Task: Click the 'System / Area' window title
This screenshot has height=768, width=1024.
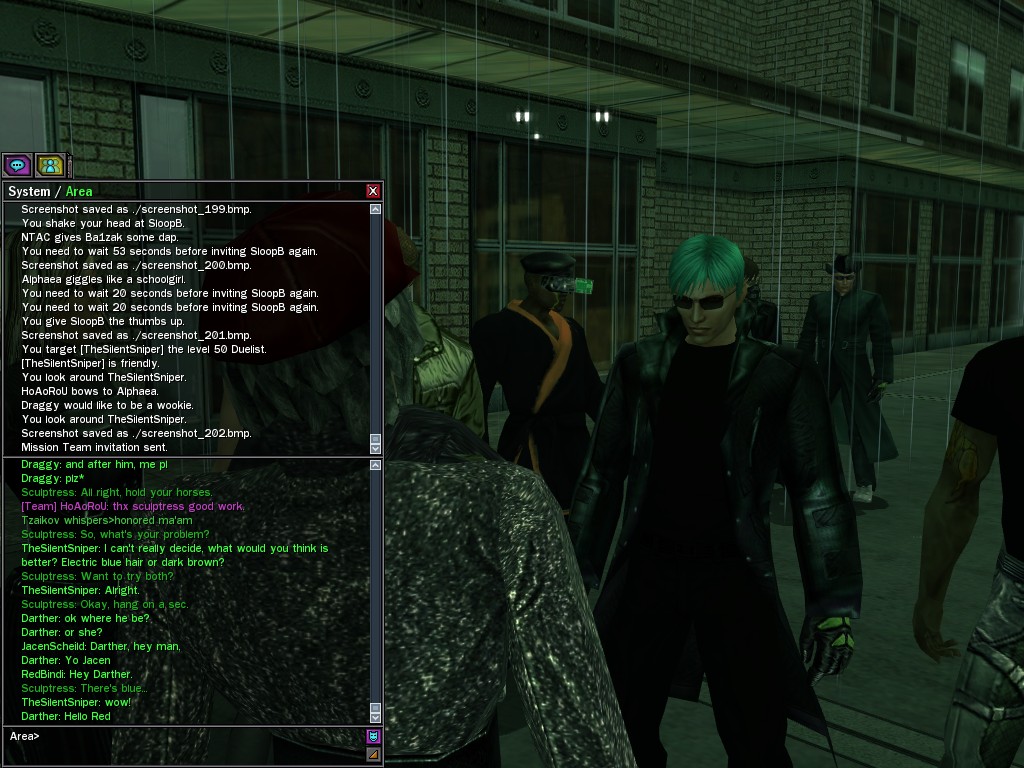Action: 50,191
